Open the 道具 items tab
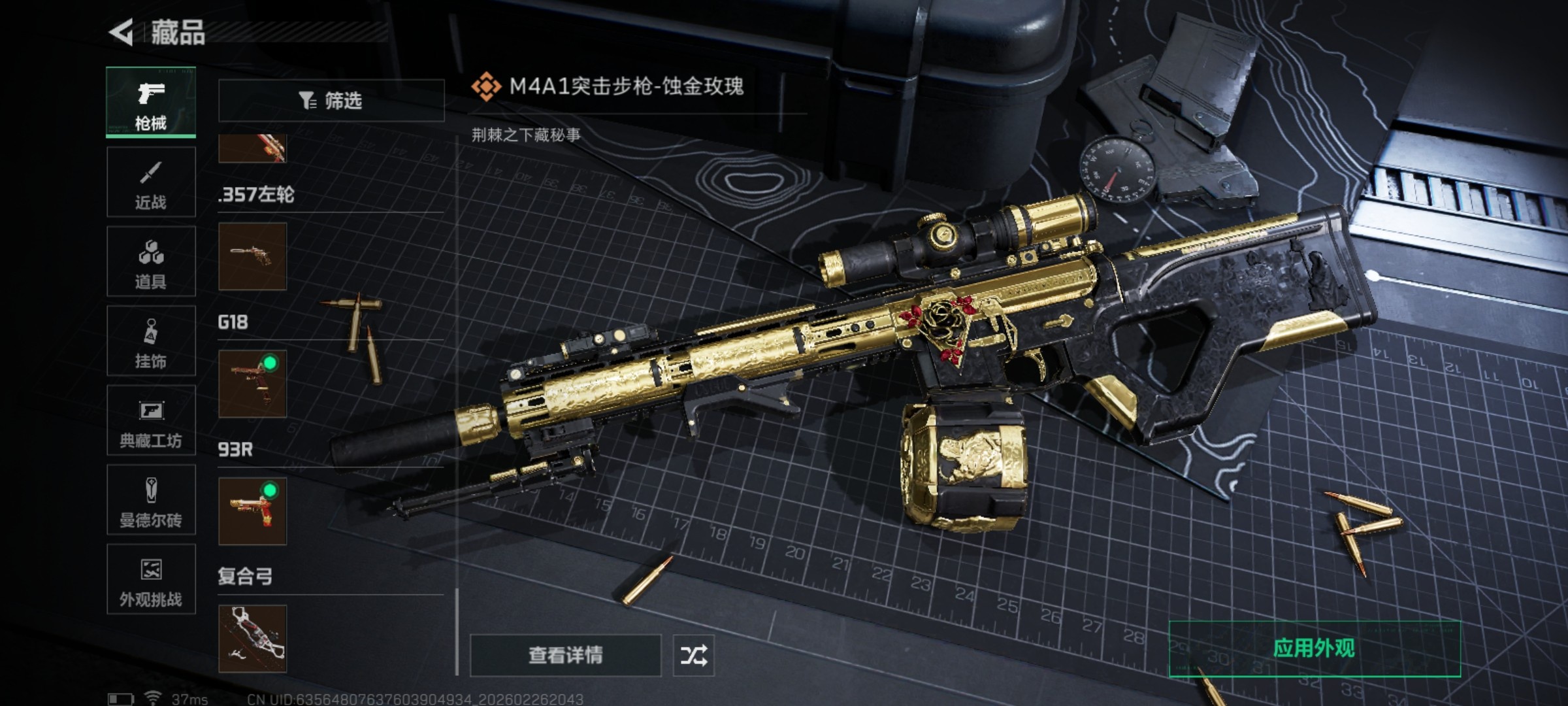Viewport: 1568px width, 706px height. tap(151, 261)
